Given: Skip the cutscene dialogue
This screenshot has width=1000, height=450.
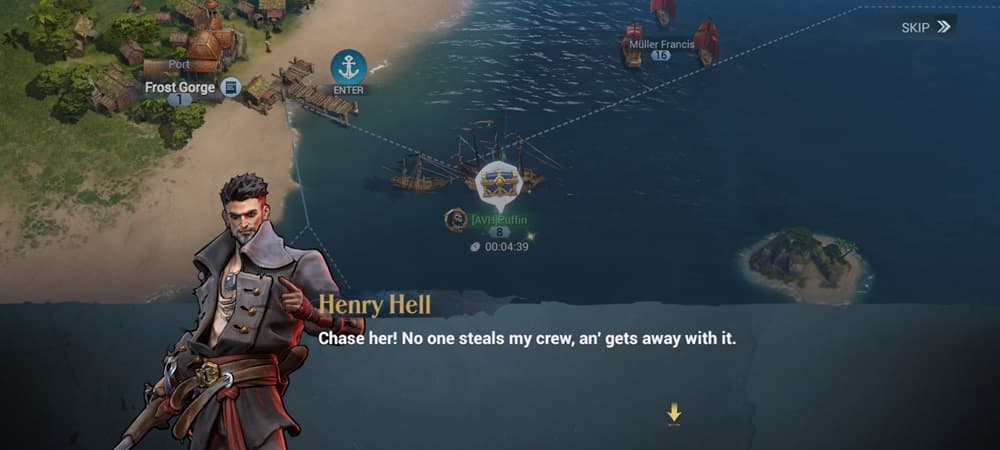Looking at the screenshot, I should pyautogui.click(x=925, y=27).
